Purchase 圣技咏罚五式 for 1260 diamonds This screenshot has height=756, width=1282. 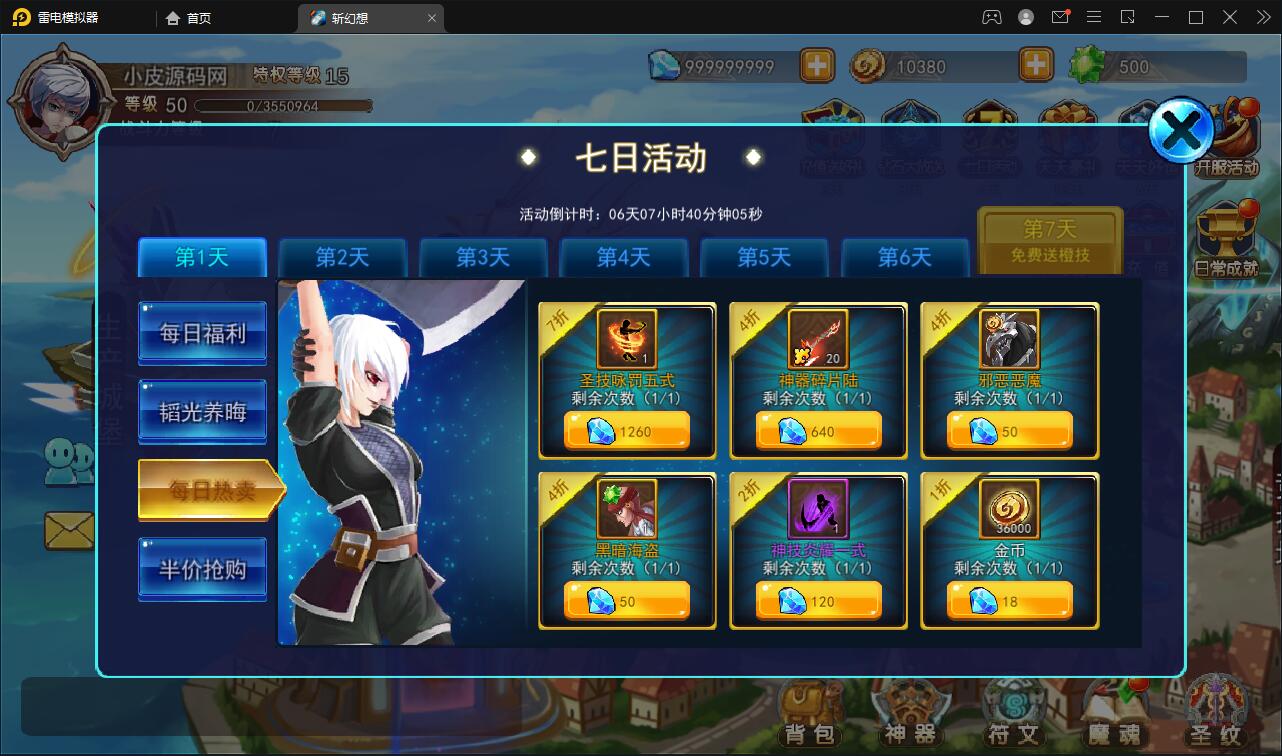coord(626,431)
